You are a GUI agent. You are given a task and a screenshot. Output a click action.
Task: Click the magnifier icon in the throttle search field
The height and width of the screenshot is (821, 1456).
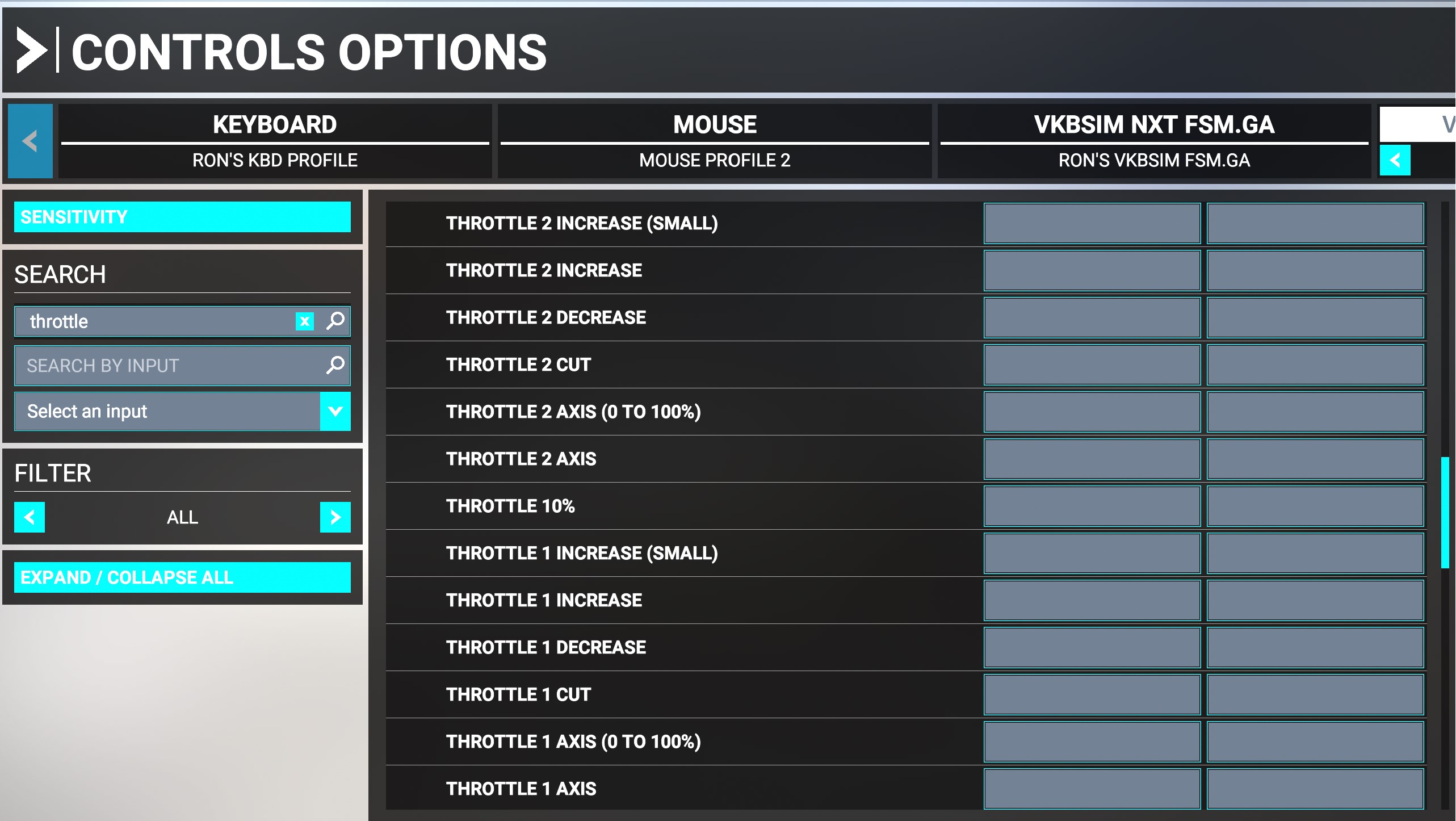pyautogui.click(x=335, y=321)
